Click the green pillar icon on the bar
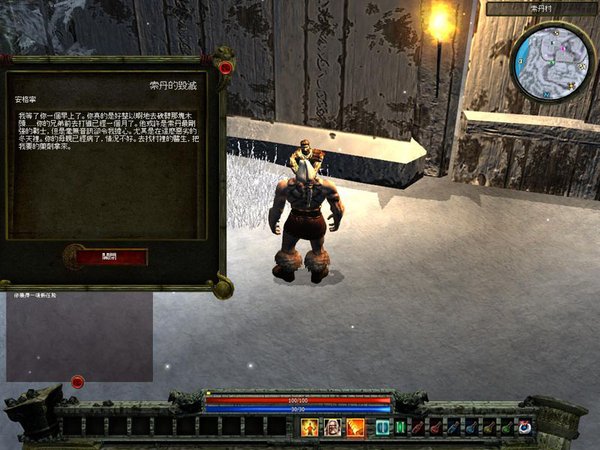Screen dimensions: 600x450 click(401, 427)
